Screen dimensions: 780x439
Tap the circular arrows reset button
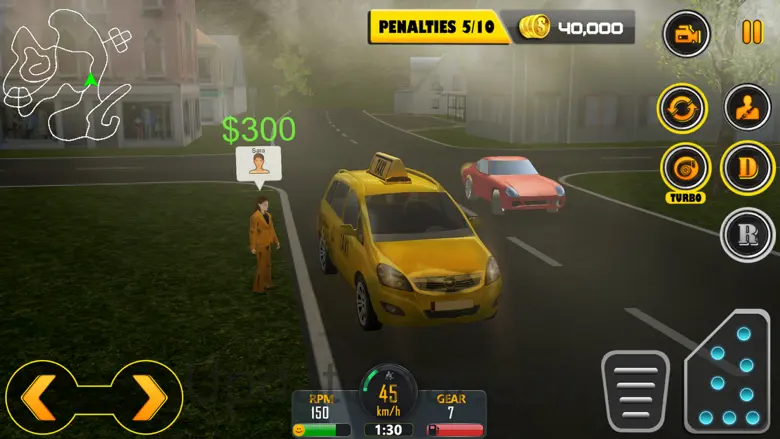click(682, 107)
